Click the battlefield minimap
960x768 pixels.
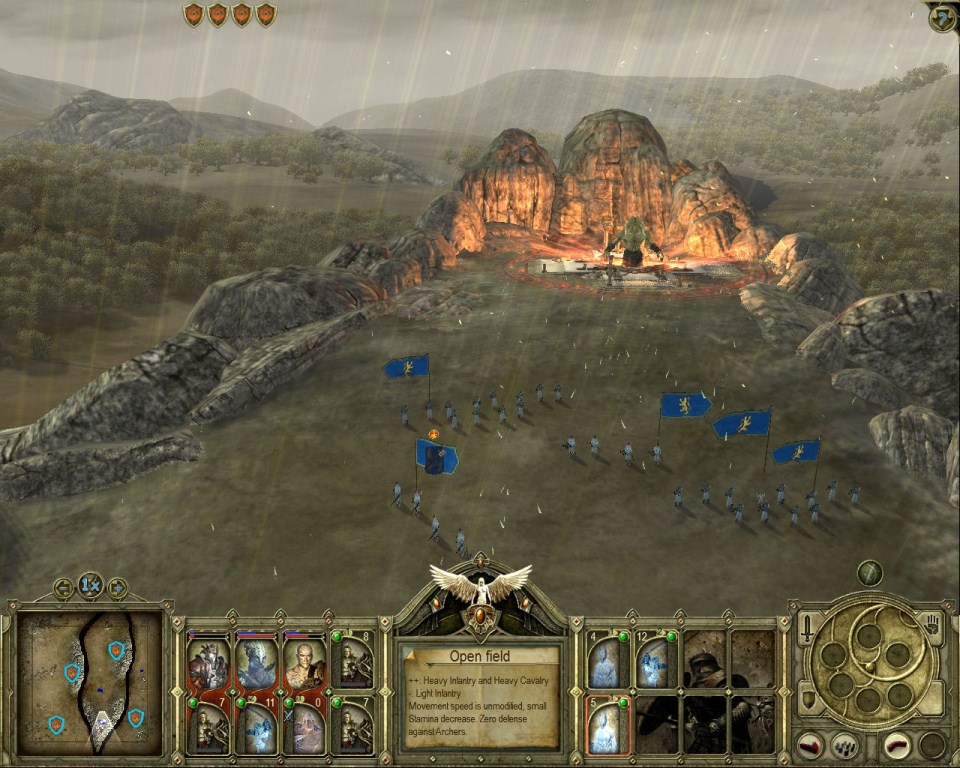[x=90, y=683]
